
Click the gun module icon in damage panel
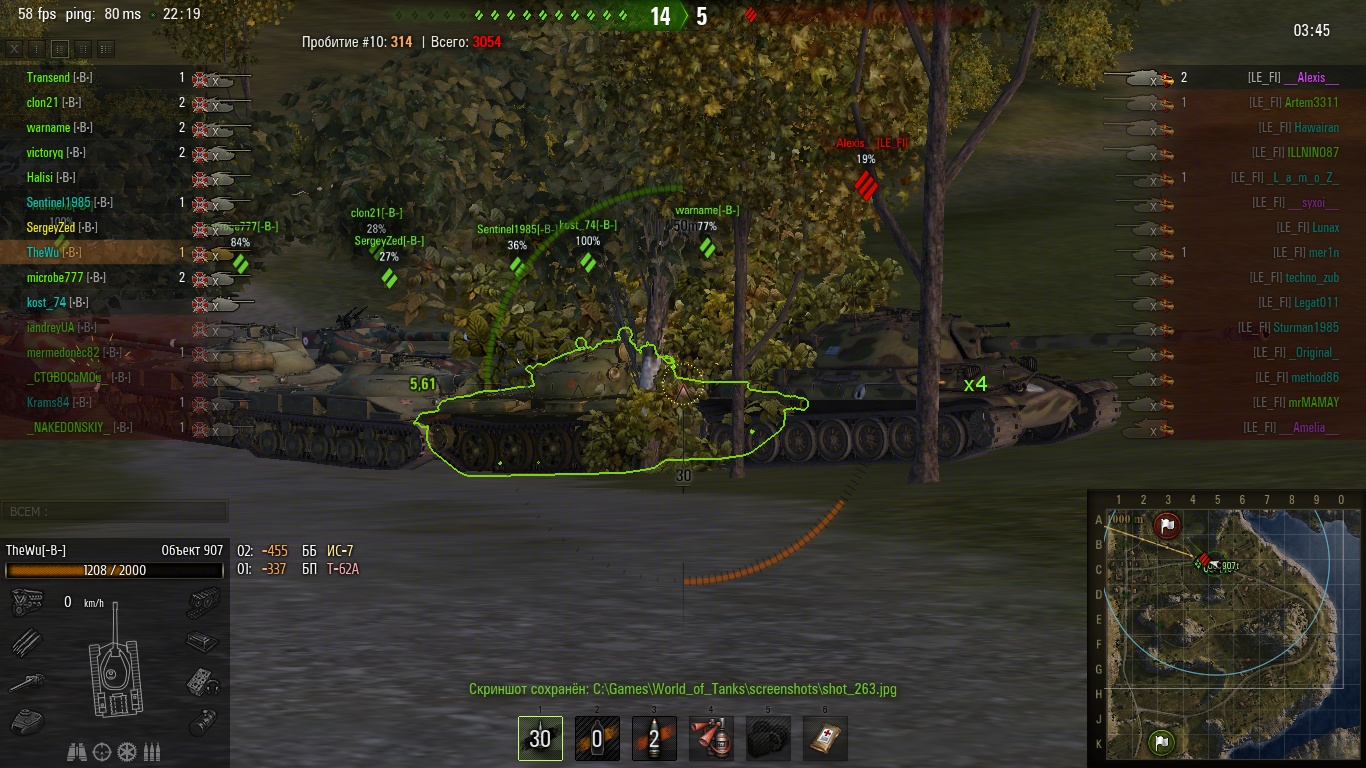(26, 682)
